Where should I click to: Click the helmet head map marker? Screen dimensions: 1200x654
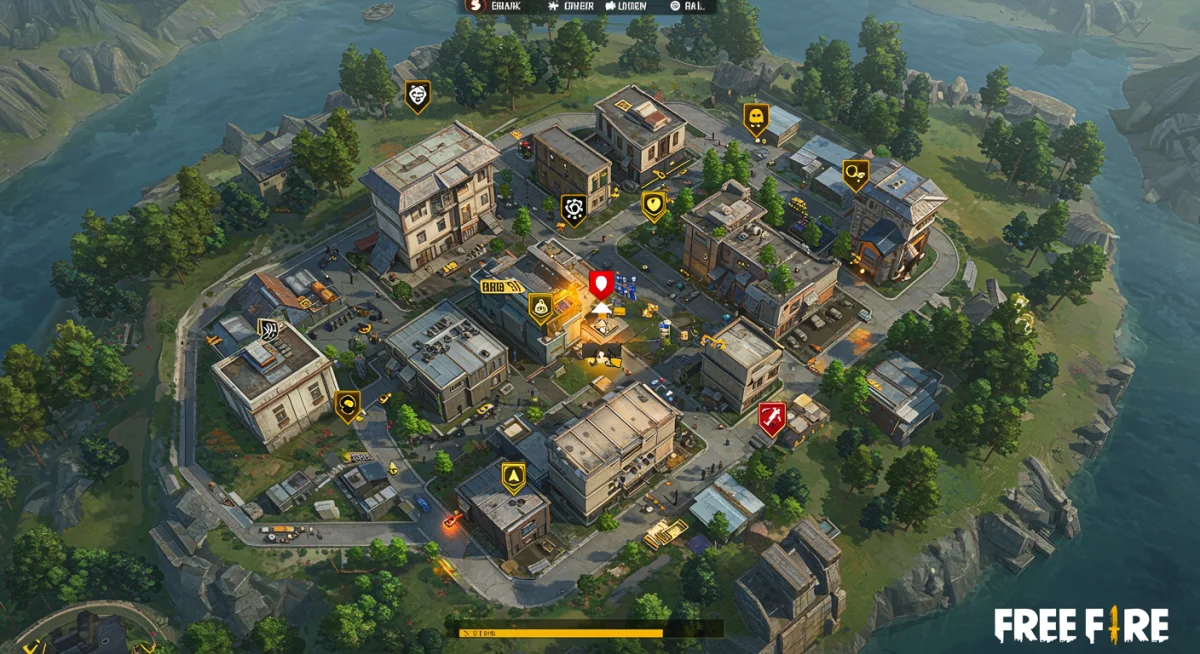click(x=347, y=405)
